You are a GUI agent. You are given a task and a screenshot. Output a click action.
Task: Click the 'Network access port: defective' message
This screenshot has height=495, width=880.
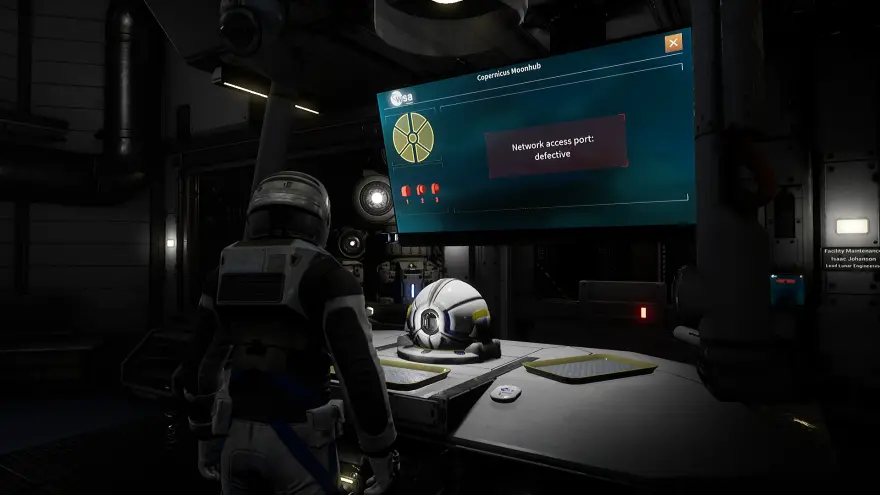[555, 146]
